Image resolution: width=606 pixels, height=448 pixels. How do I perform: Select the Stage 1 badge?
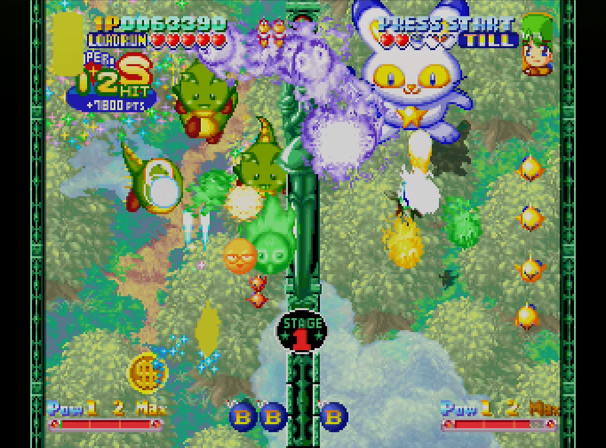click(299, 332)
